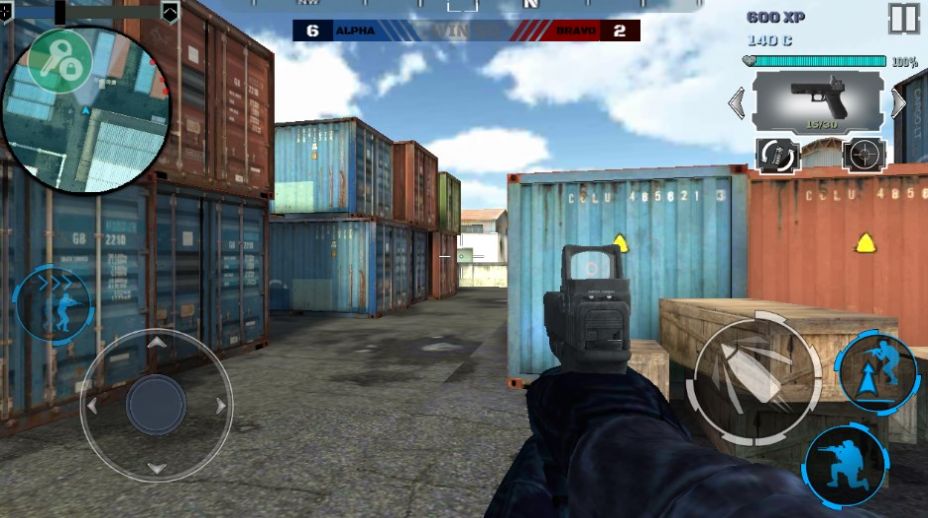The height and width of the screenshot is (518, 928).
Task: Tap the movement joystick's up arrow
Action: (x=156, y=343)
